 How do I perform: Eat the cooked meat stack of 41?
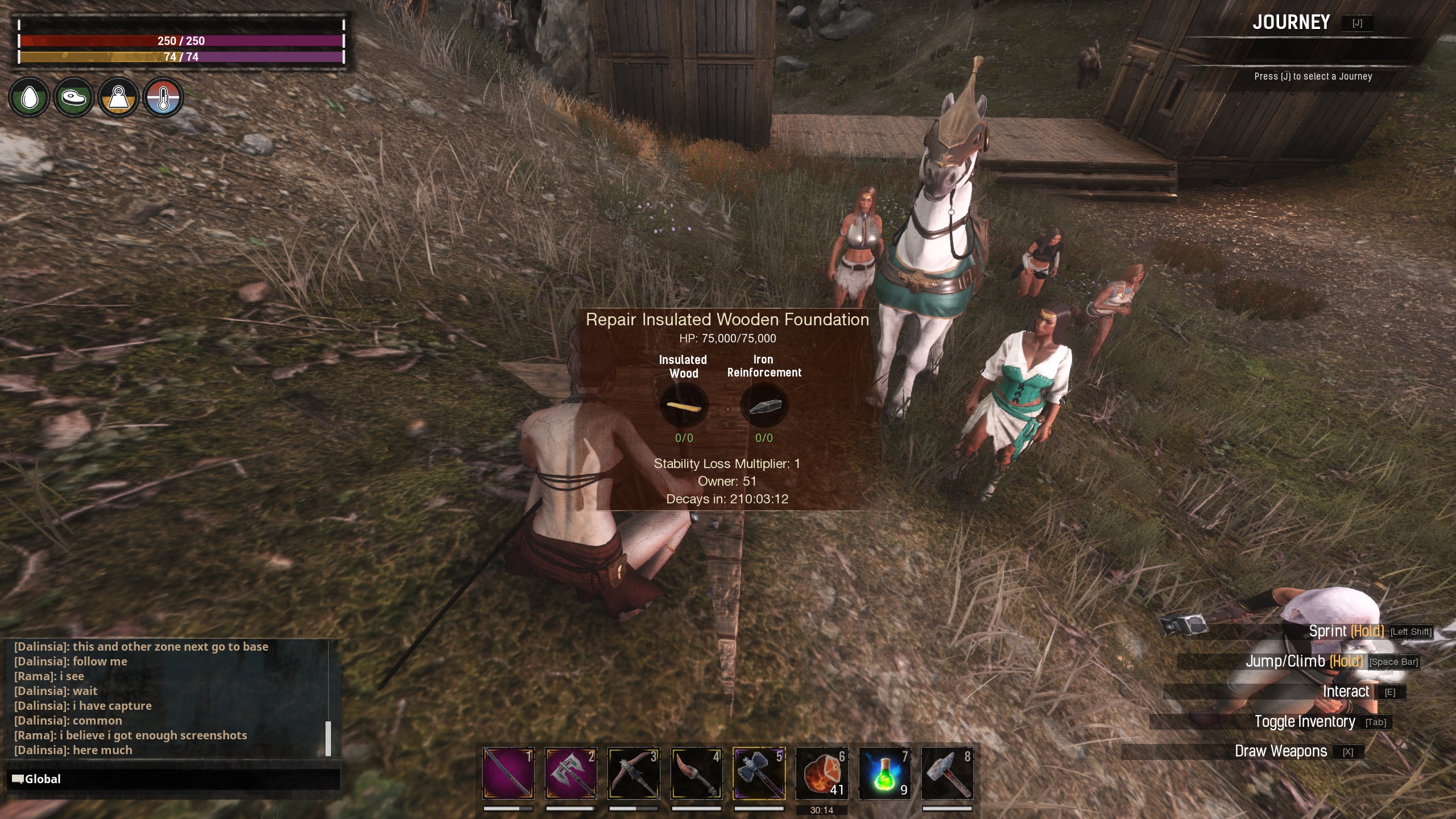pyautogui.click(x=822, y=773)
